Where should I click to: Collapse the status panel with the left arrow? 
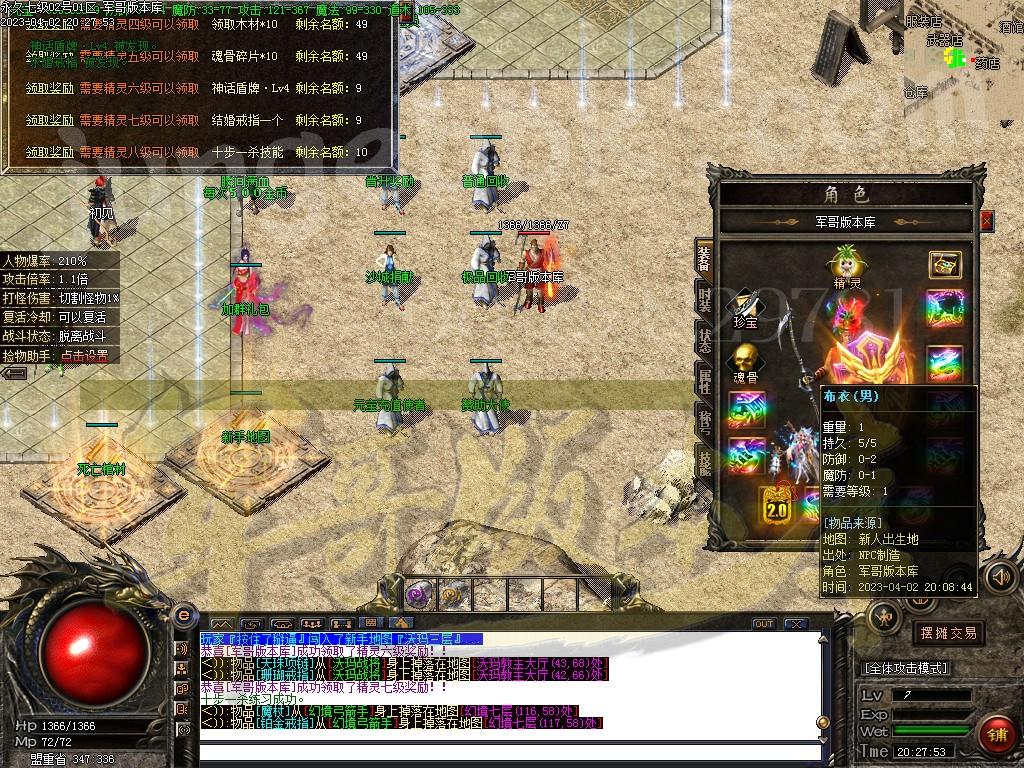coord(14,373)
